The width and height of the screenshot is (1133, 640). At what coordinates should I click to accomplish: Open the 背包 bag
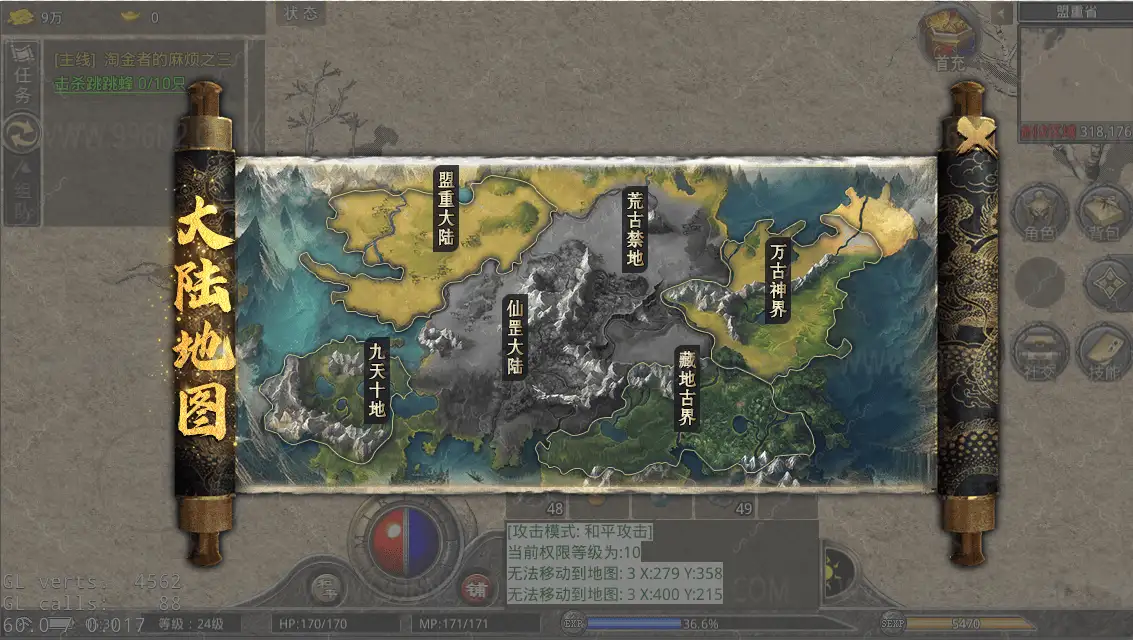1103,213
